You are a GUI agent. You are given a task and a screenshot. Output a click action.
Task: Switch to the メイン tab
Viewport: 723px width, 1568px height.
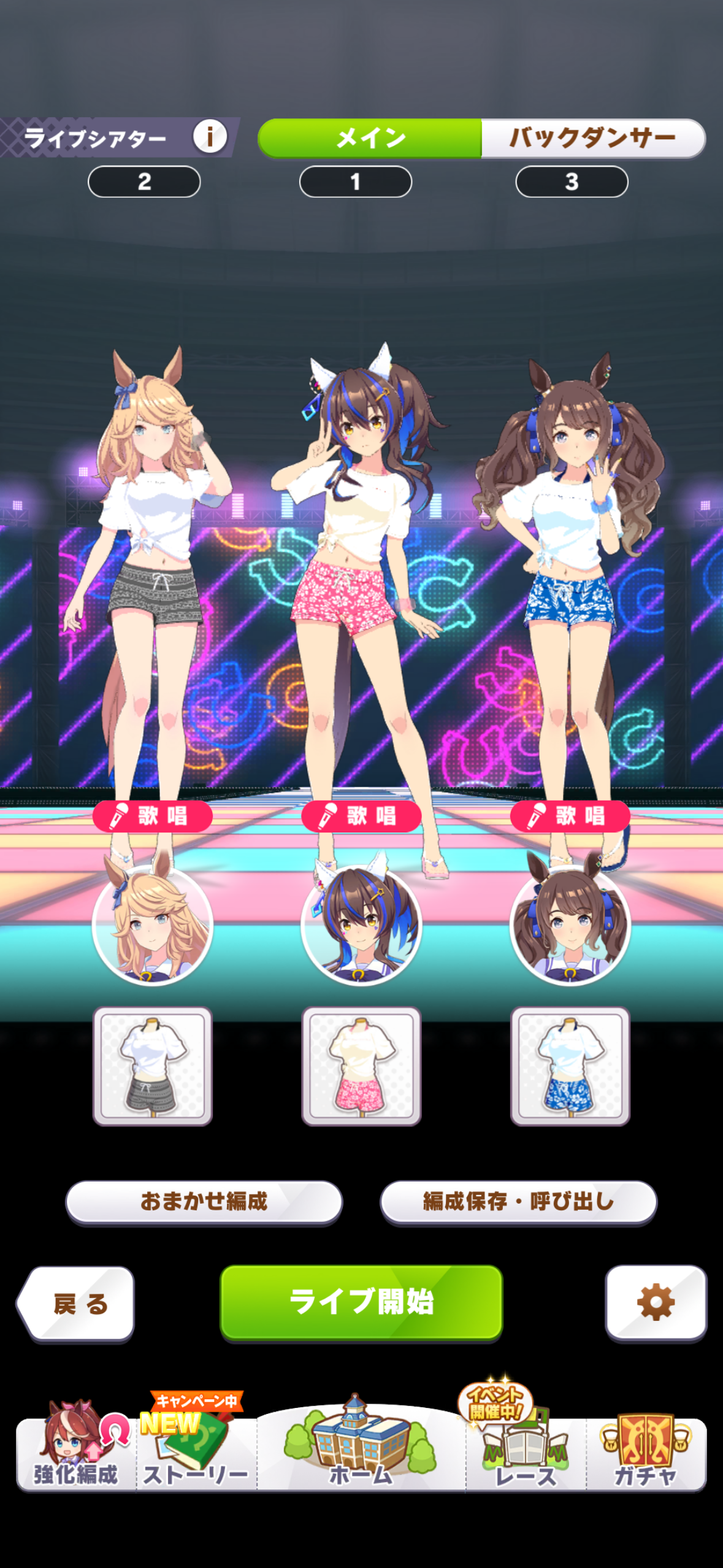click(370, 138)
